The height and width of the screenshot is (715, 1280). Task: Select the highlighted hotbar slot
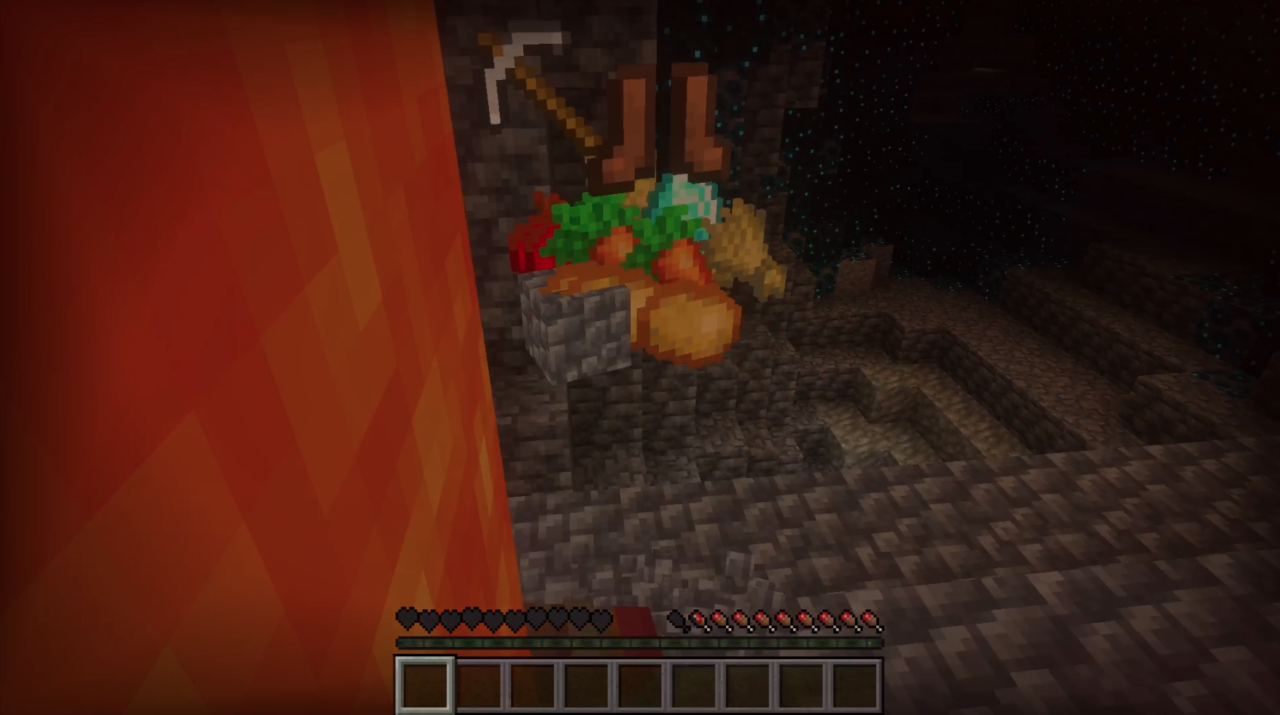426,685
